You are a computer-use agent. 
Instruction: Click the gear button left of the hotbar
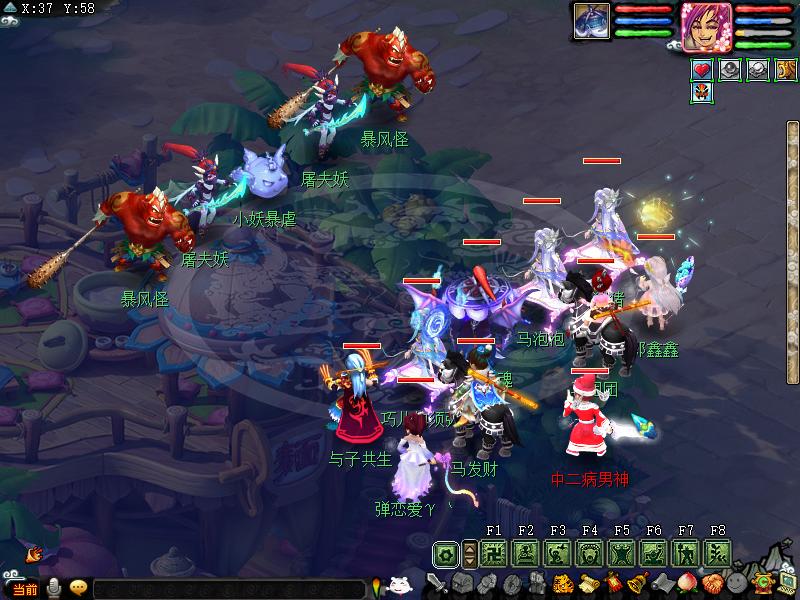click(x=446, y=553)
